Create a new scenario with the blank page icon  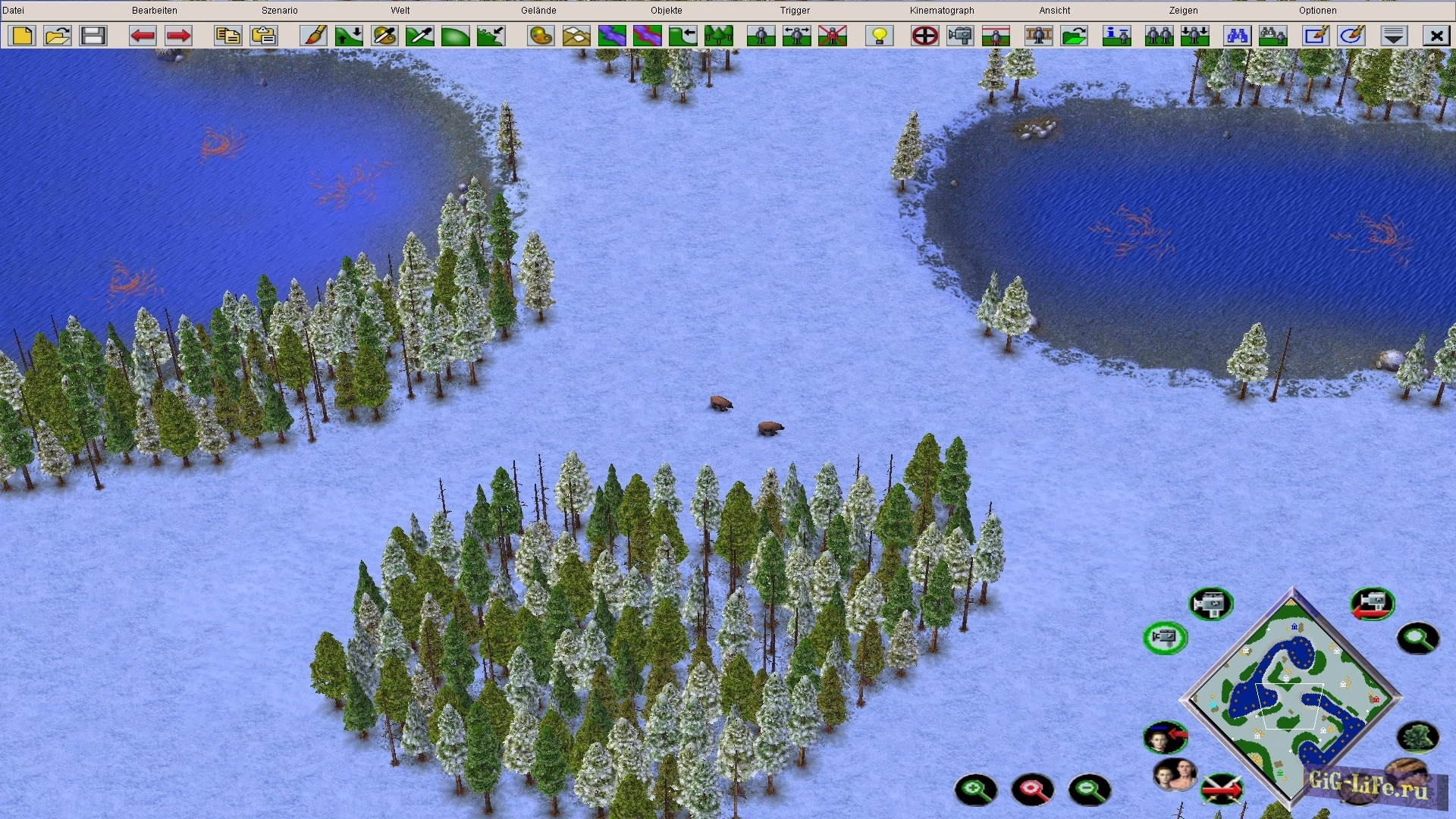point(22,36)
